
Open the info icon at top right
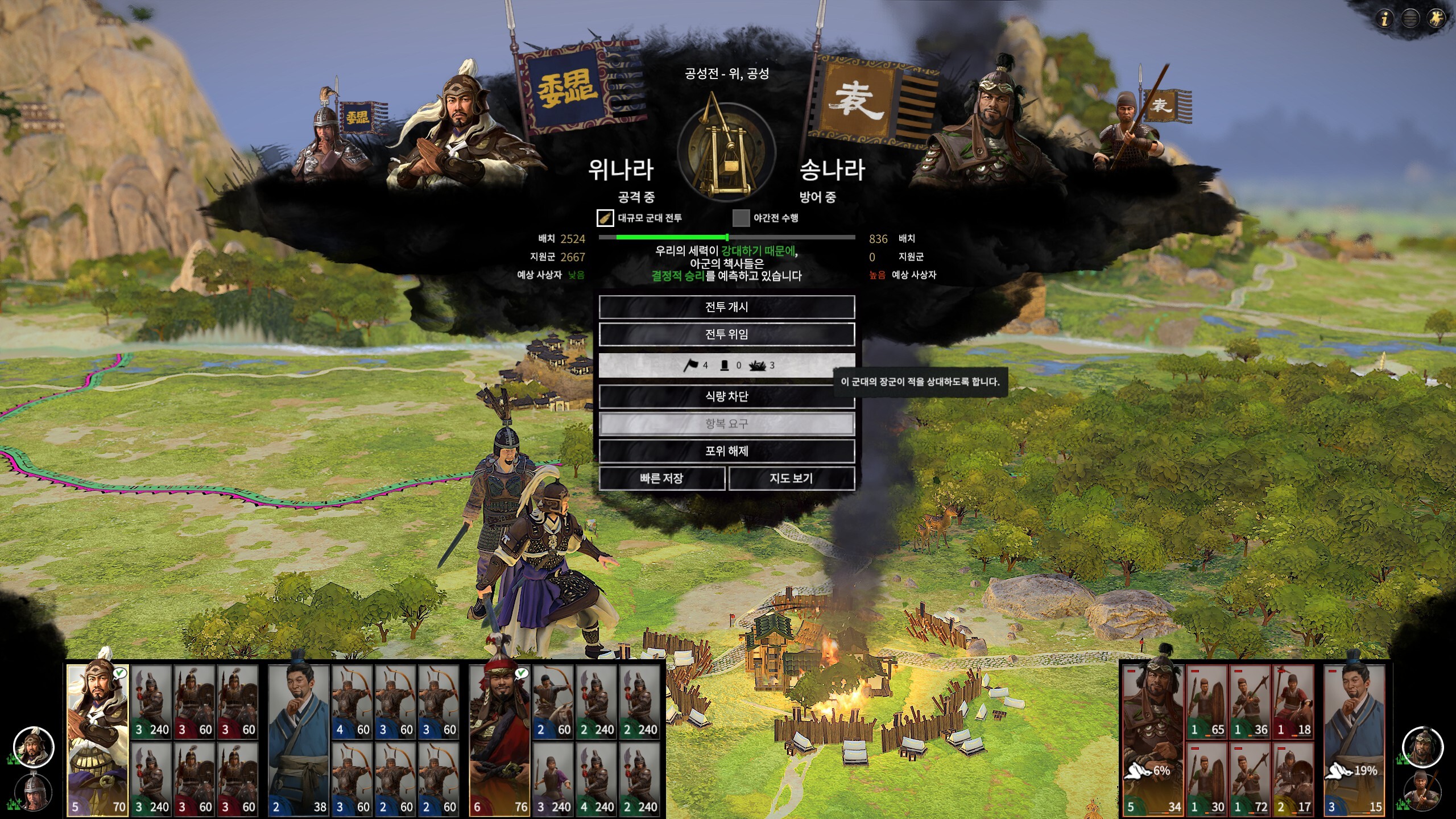coord(1384,19)
